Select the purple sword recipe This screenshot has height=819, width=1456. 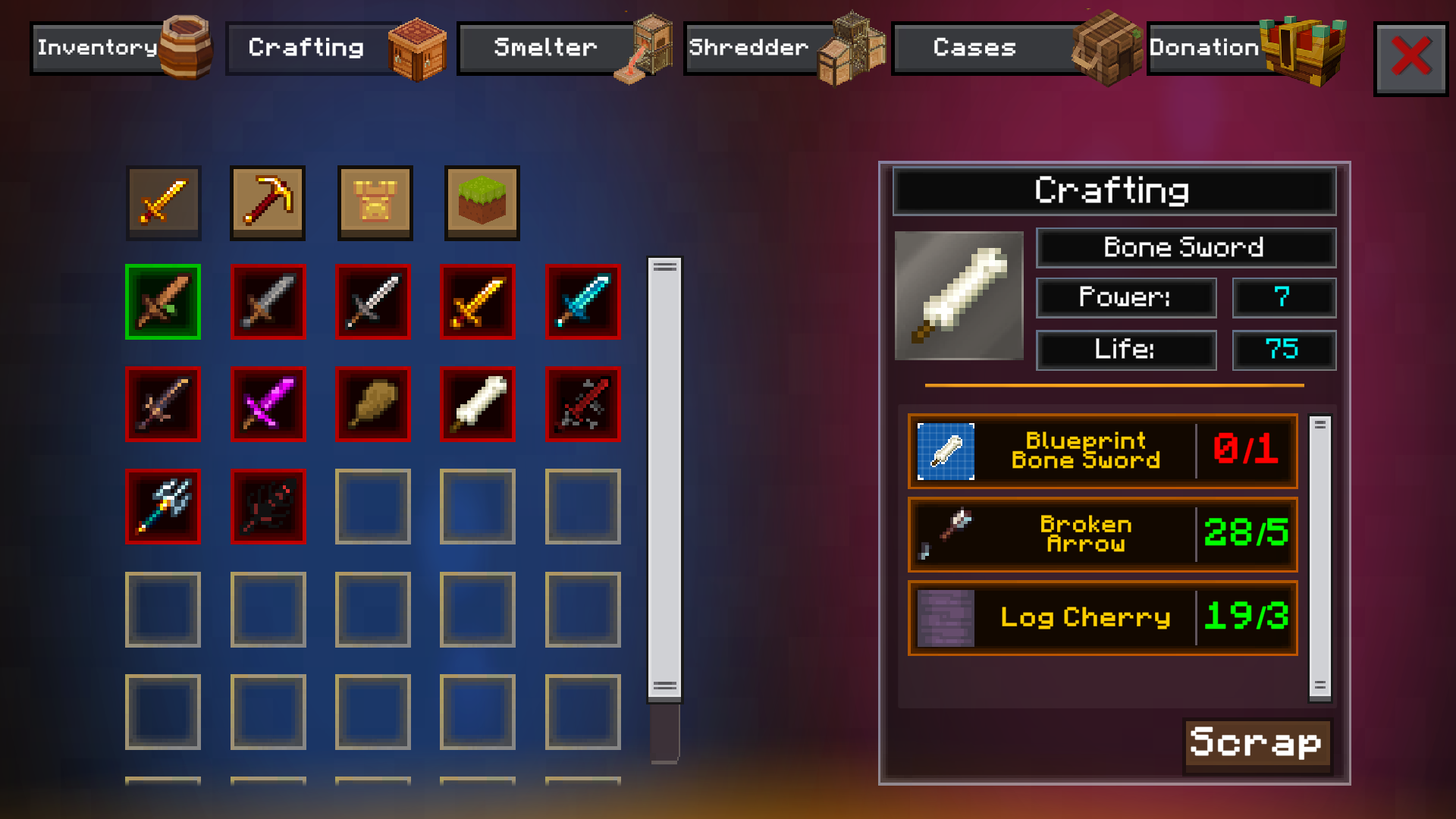[268, 404]
